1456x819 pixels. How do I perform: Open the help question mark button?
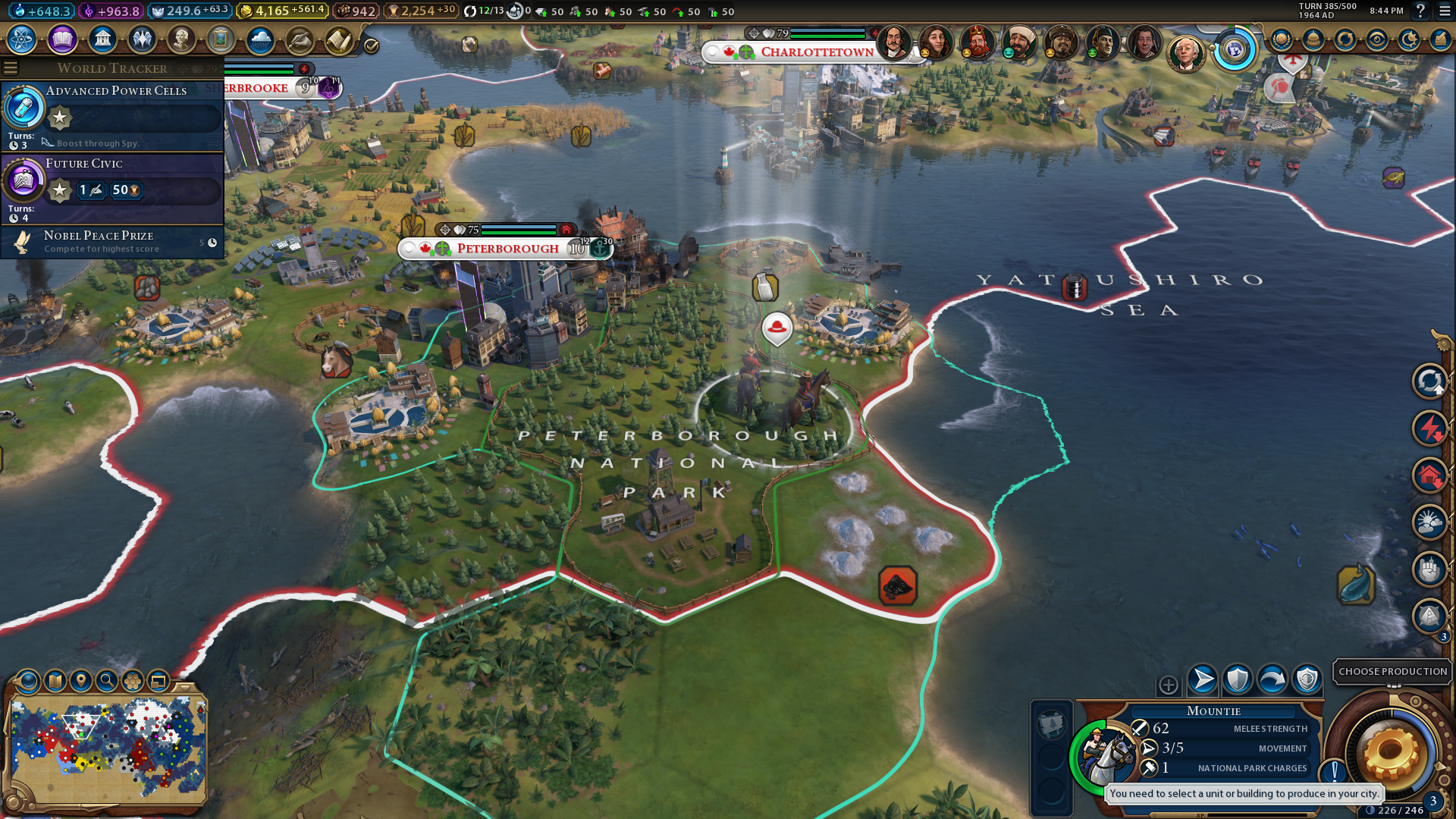1420,11
